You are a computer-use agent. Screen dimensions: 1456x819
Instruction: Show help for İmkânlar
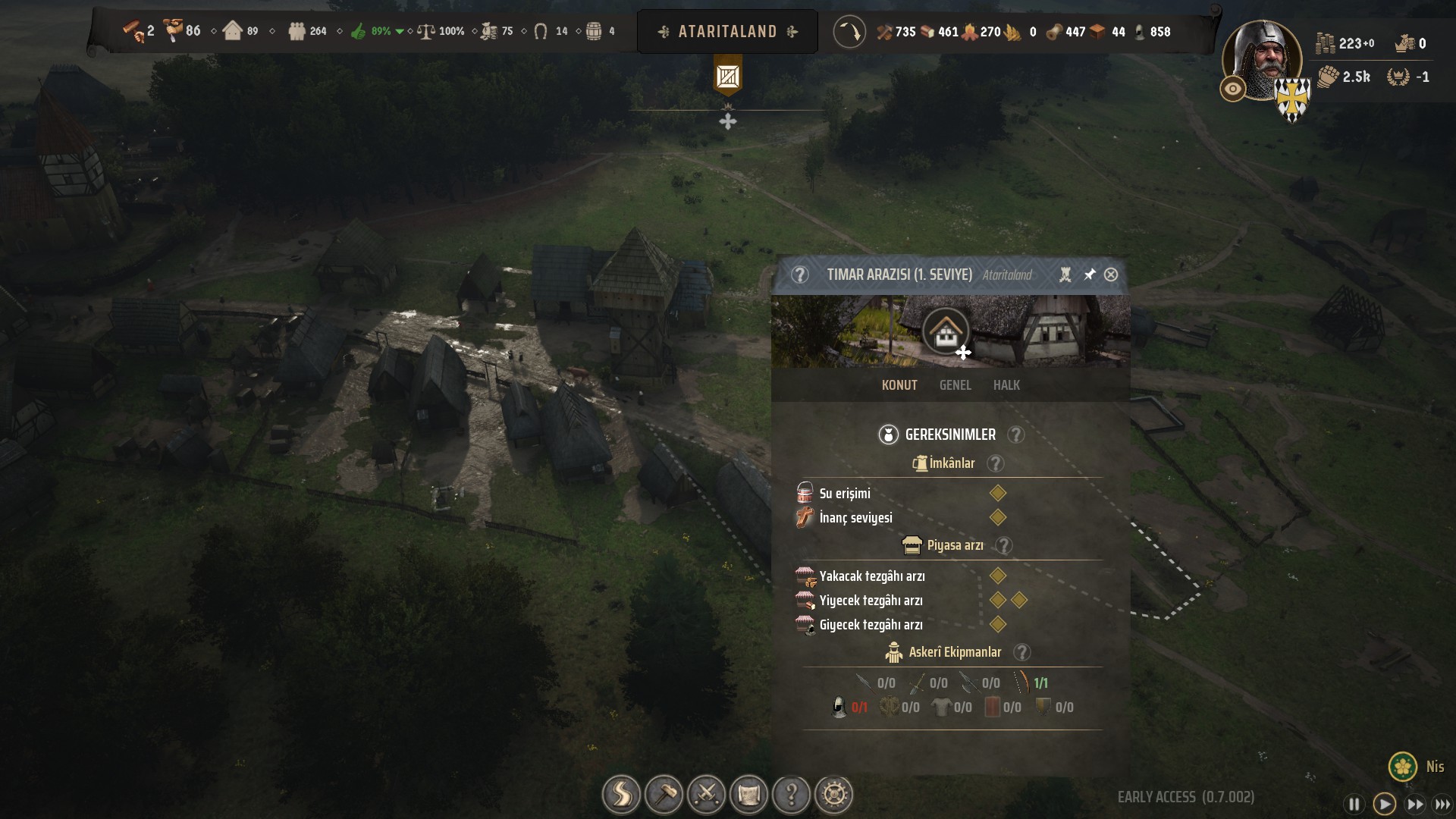tap(996, 463)
